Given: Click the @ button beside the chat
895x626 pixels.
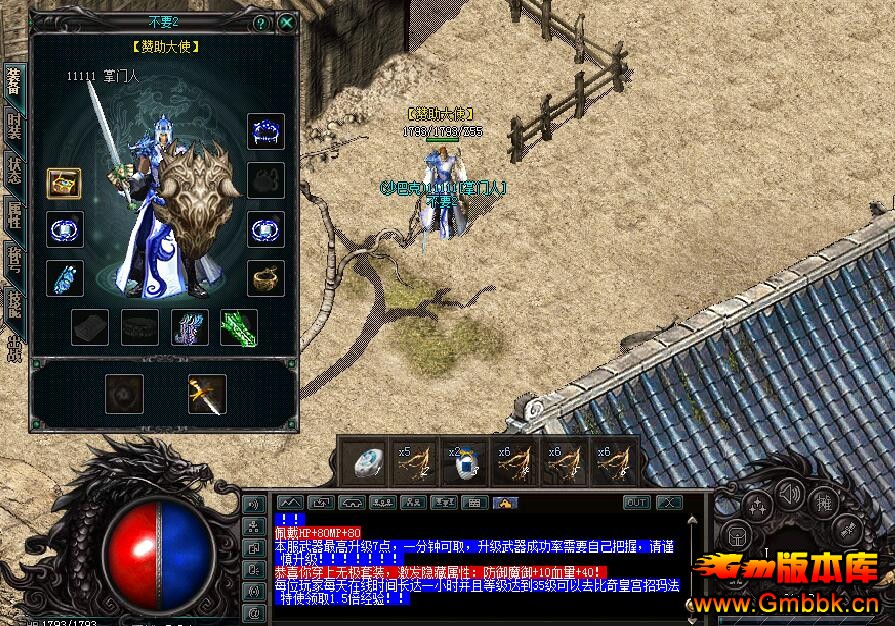Looking at the screenshot, I should tap(253, 611).
